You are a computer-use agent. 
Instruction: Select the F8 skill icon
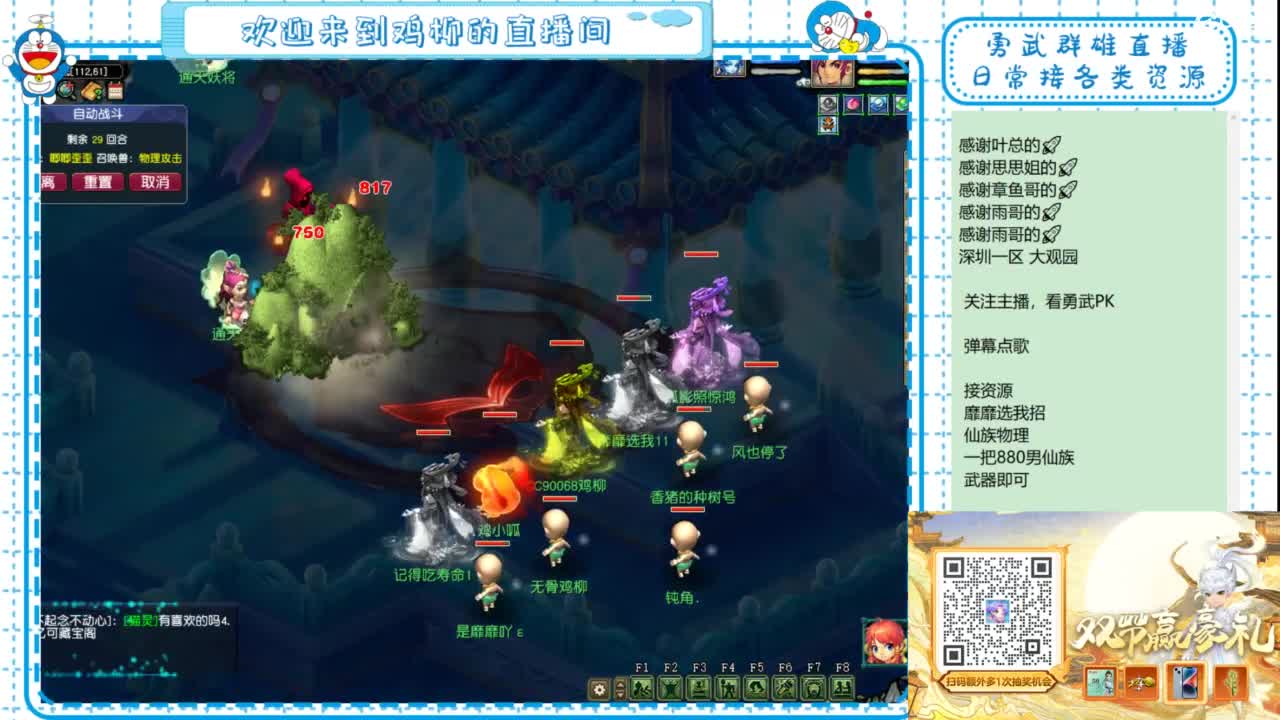(x=845, y=688)
